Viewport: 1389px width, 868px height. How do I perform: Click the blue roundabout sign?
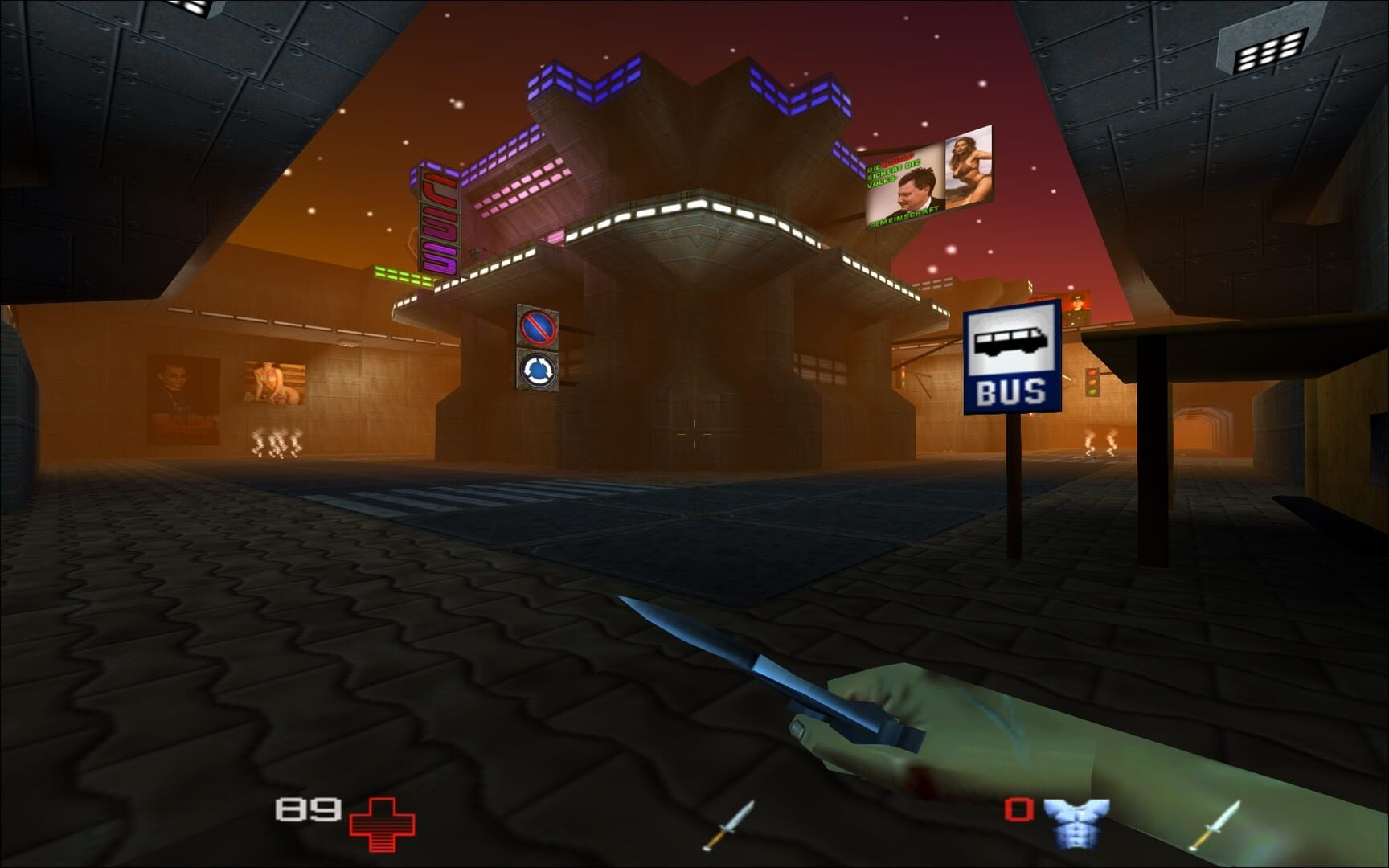537,371
